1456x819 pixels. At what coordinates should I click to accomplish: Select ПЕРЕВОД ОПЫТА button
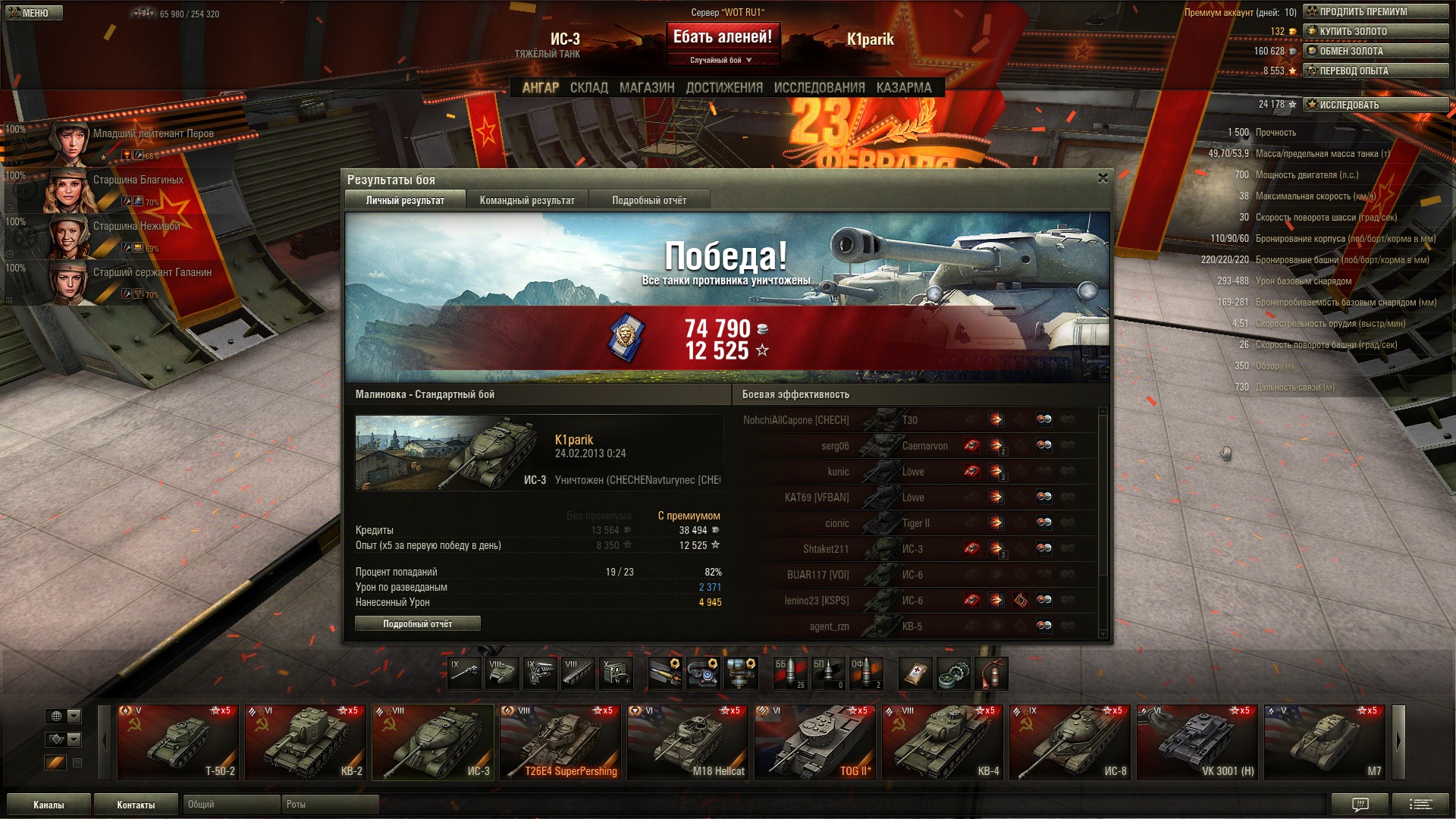click(1376, 71)
